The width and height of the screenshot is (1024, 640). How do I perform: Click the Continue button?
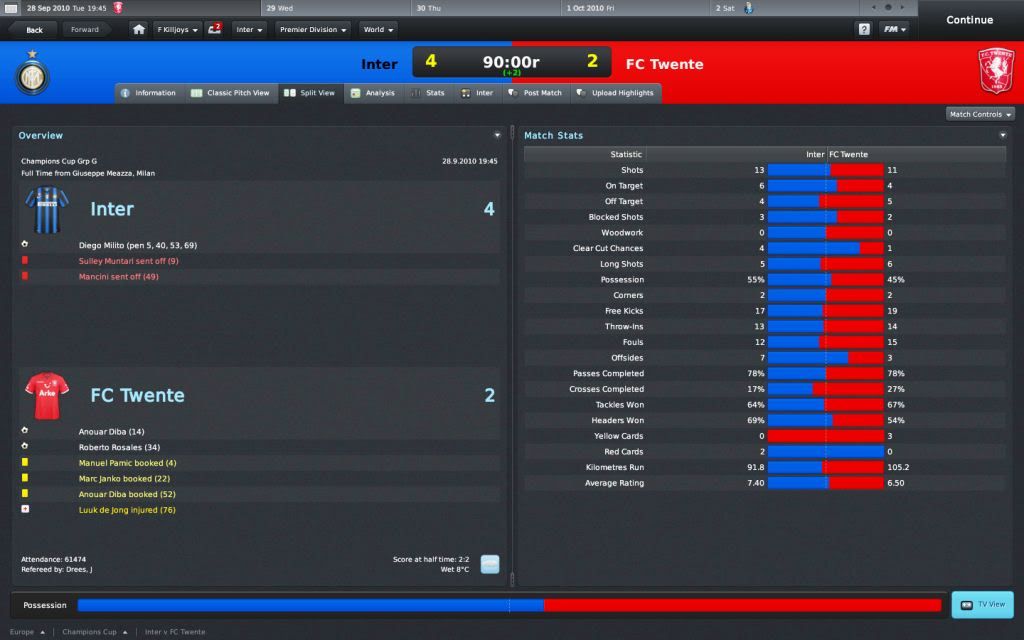pos(969,20)
